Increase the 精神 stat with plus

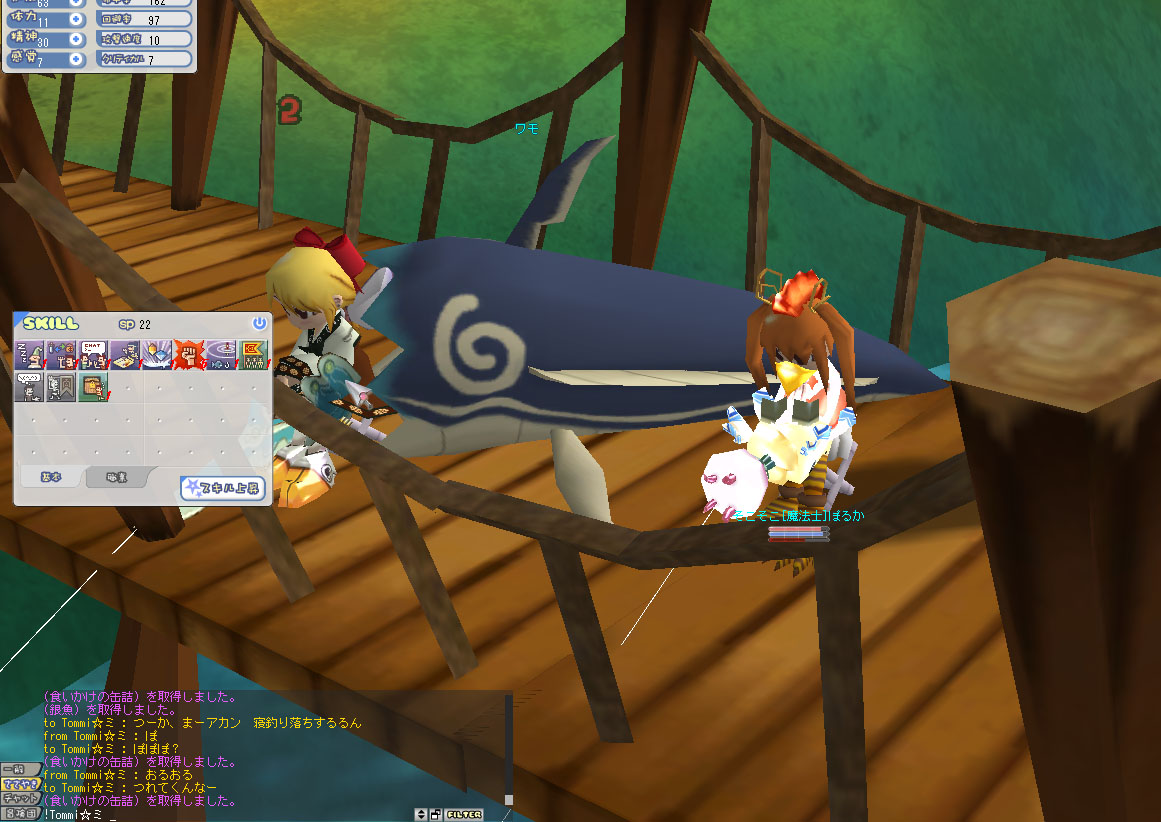click(x=76, y=40)
